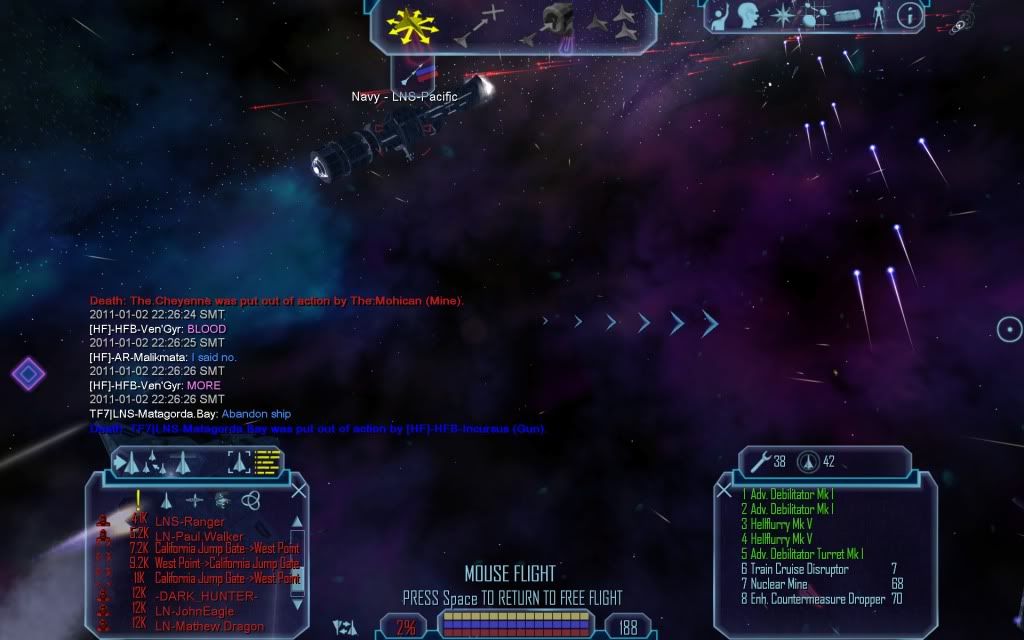Viewport: 1024px width, 640px height.
Task: Select LNS-Ranger in the contact list
Action: pyautogui.click(x=189, y=522)
